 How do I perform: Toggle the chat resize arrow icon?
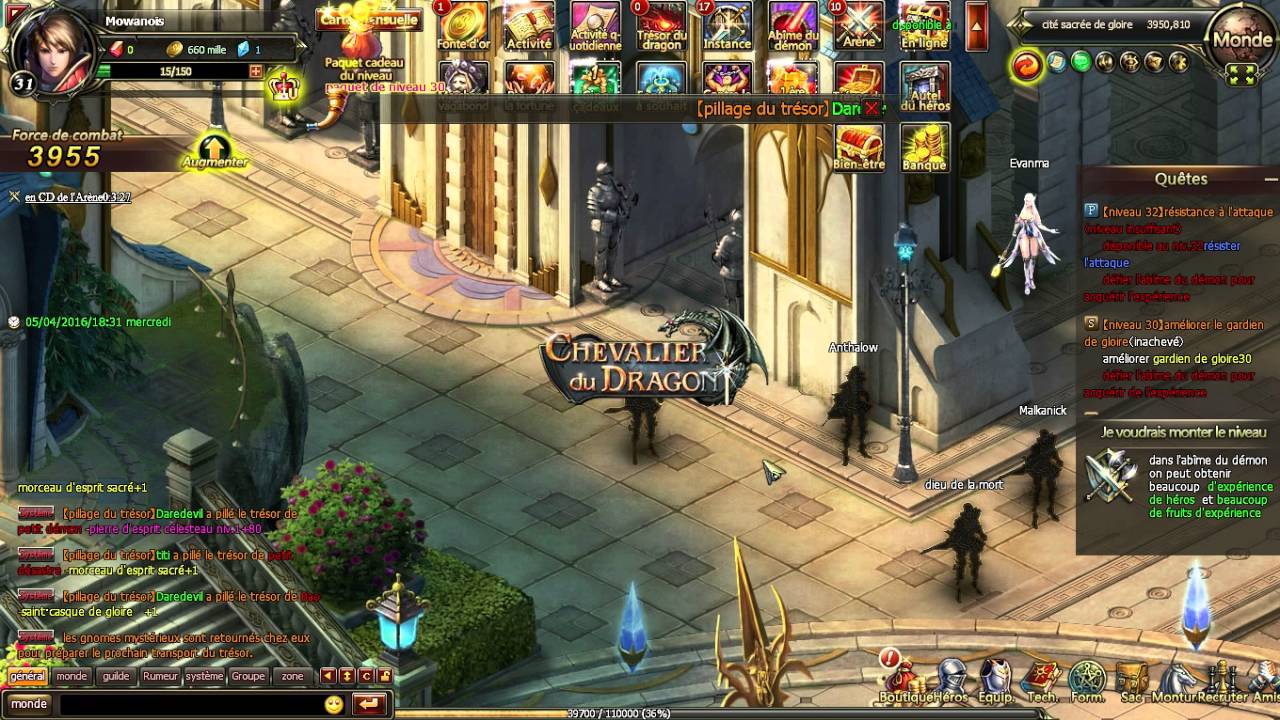click(347, 676)
